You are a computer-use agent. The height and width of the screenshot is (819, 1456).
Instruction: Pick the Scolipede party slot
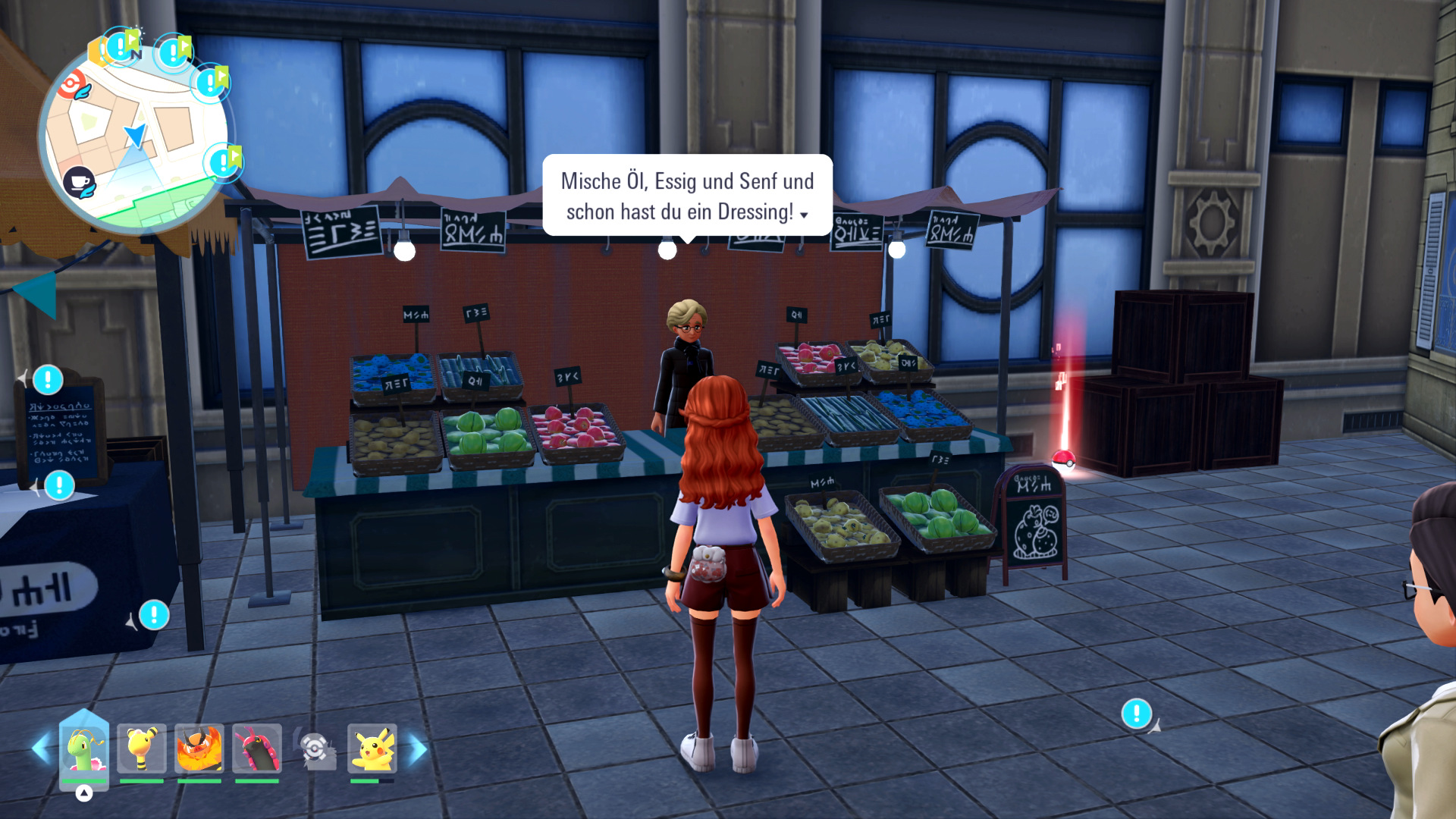pos(257,748)
